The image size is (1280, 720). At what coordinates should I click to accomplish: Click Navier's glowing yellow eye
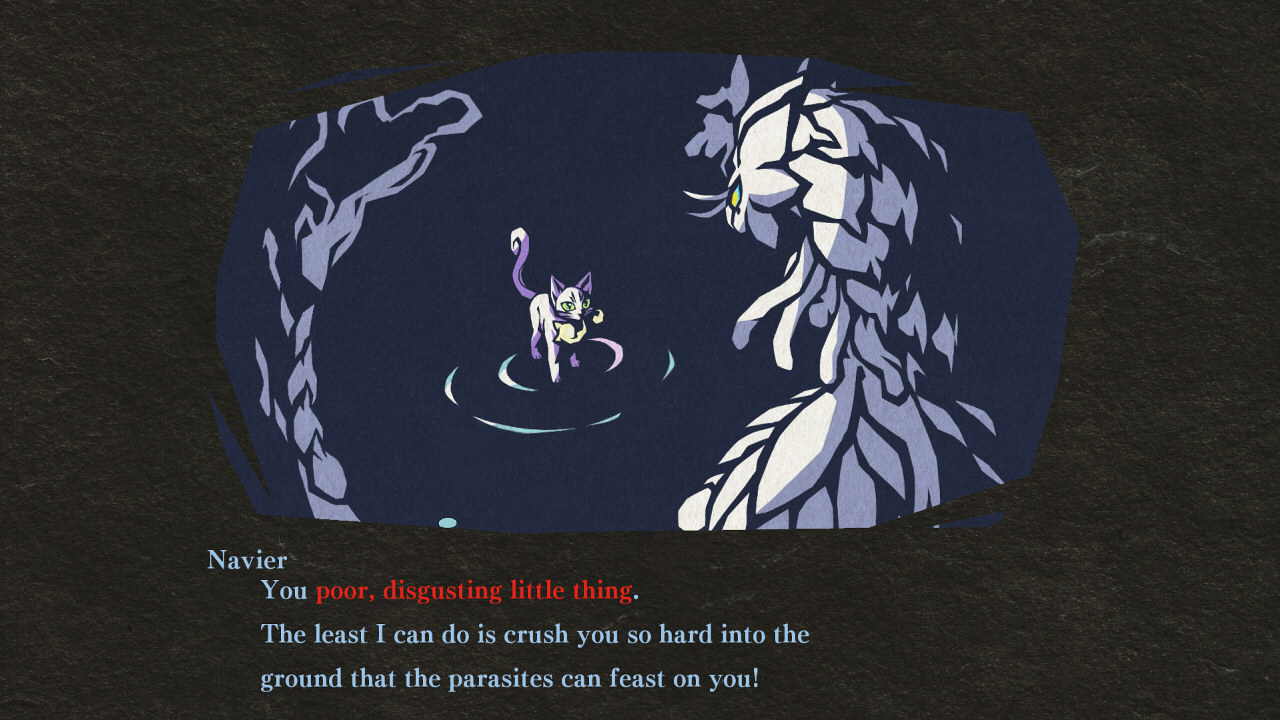(x=737, y=197)
